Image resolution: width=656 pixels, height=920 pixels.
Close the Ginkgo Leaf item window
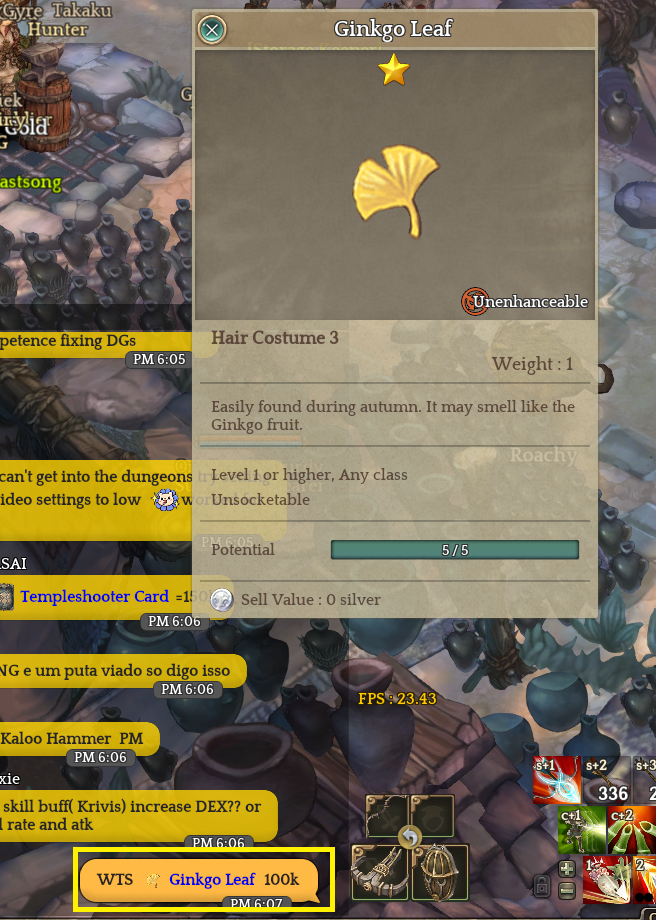(x=212, y=29)
